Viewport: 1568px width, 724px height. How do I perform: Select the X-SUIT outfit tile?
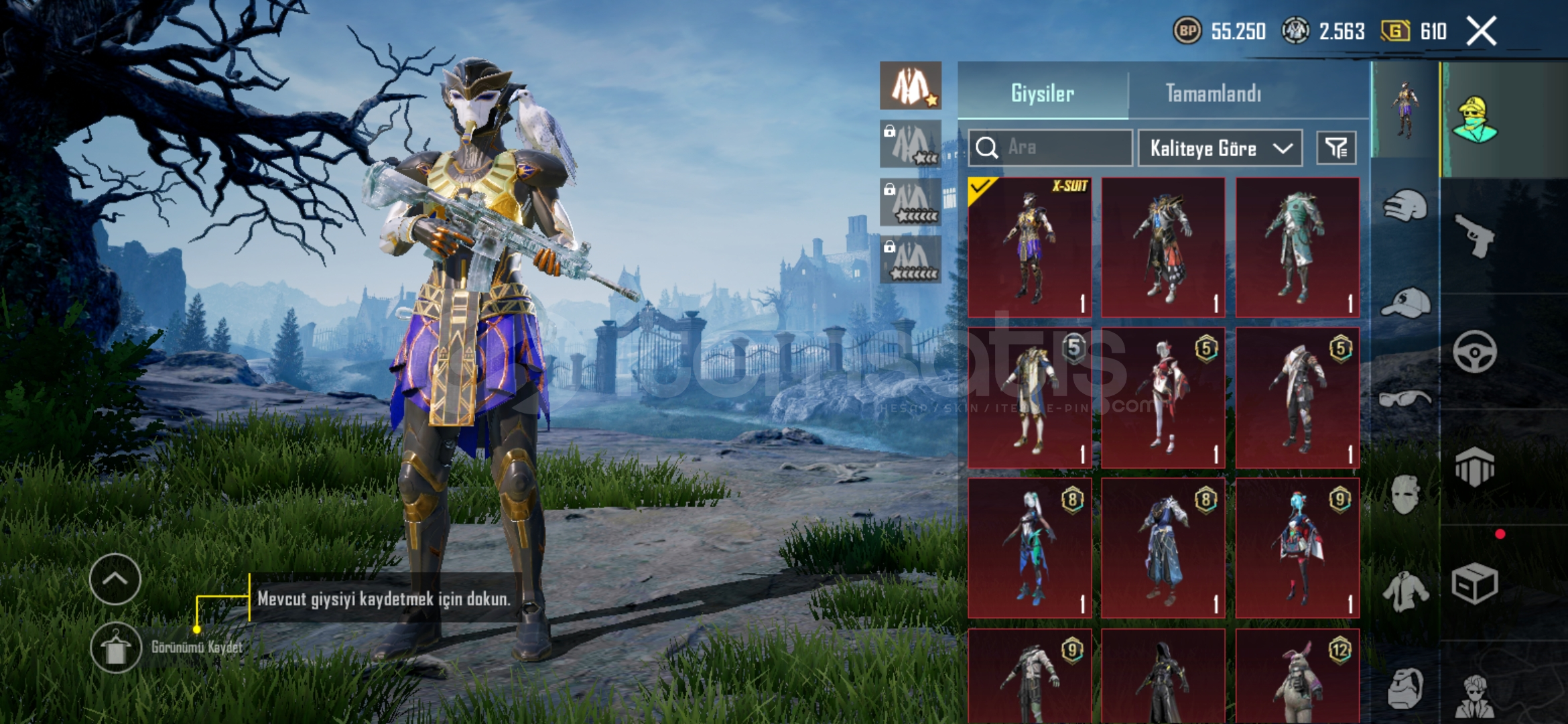coord(1030,247)
